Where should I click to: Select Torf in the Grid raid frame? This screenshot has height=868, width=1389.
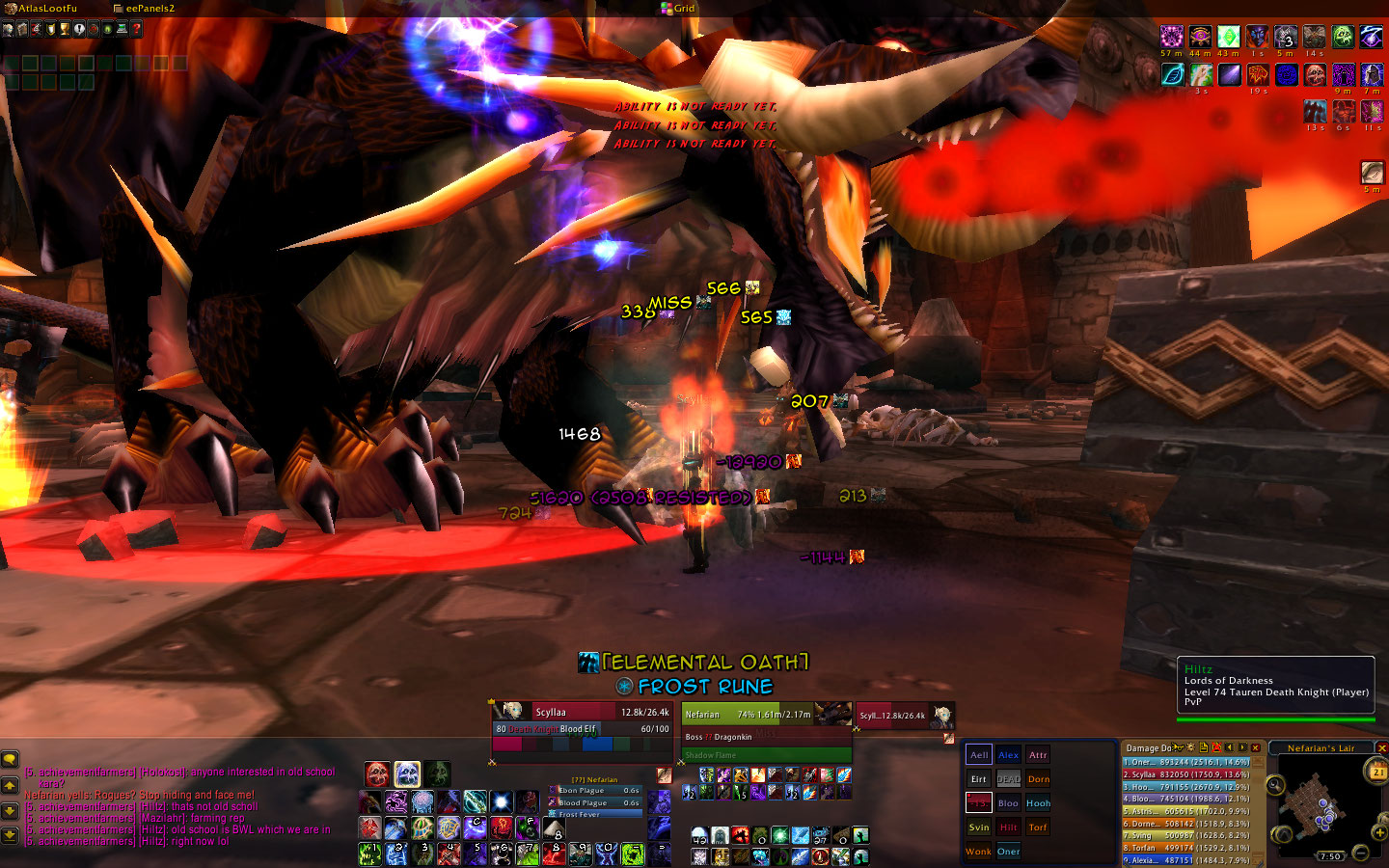click(x=1038, y=827)
